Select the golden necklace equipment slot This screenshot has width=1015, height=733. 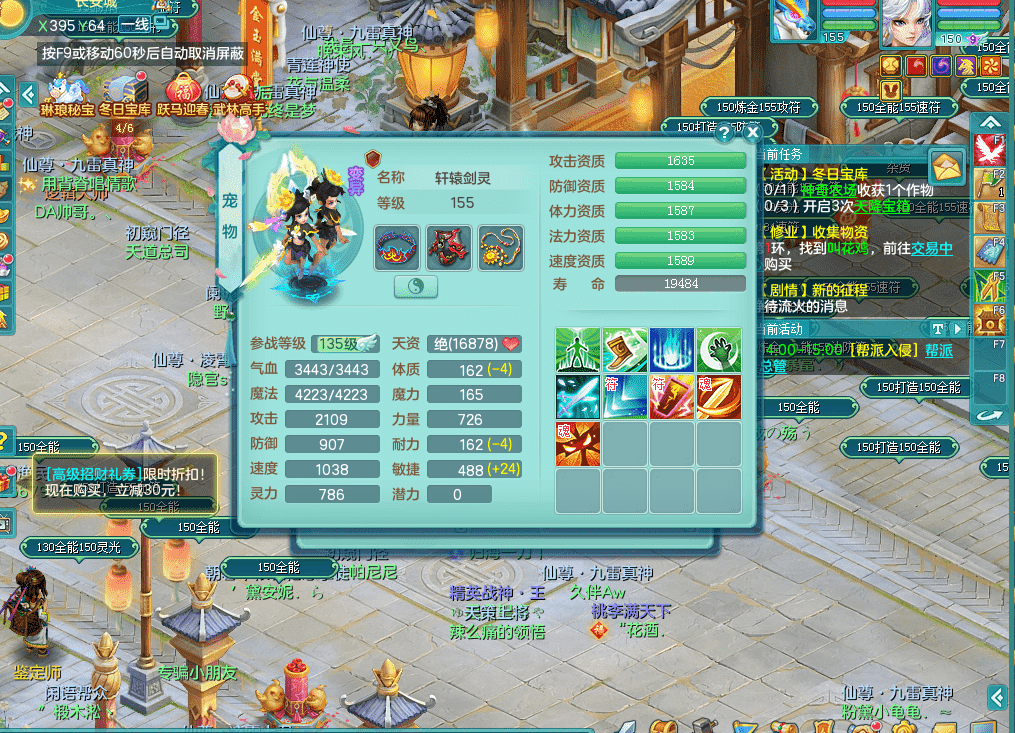[x=501, y=248]
